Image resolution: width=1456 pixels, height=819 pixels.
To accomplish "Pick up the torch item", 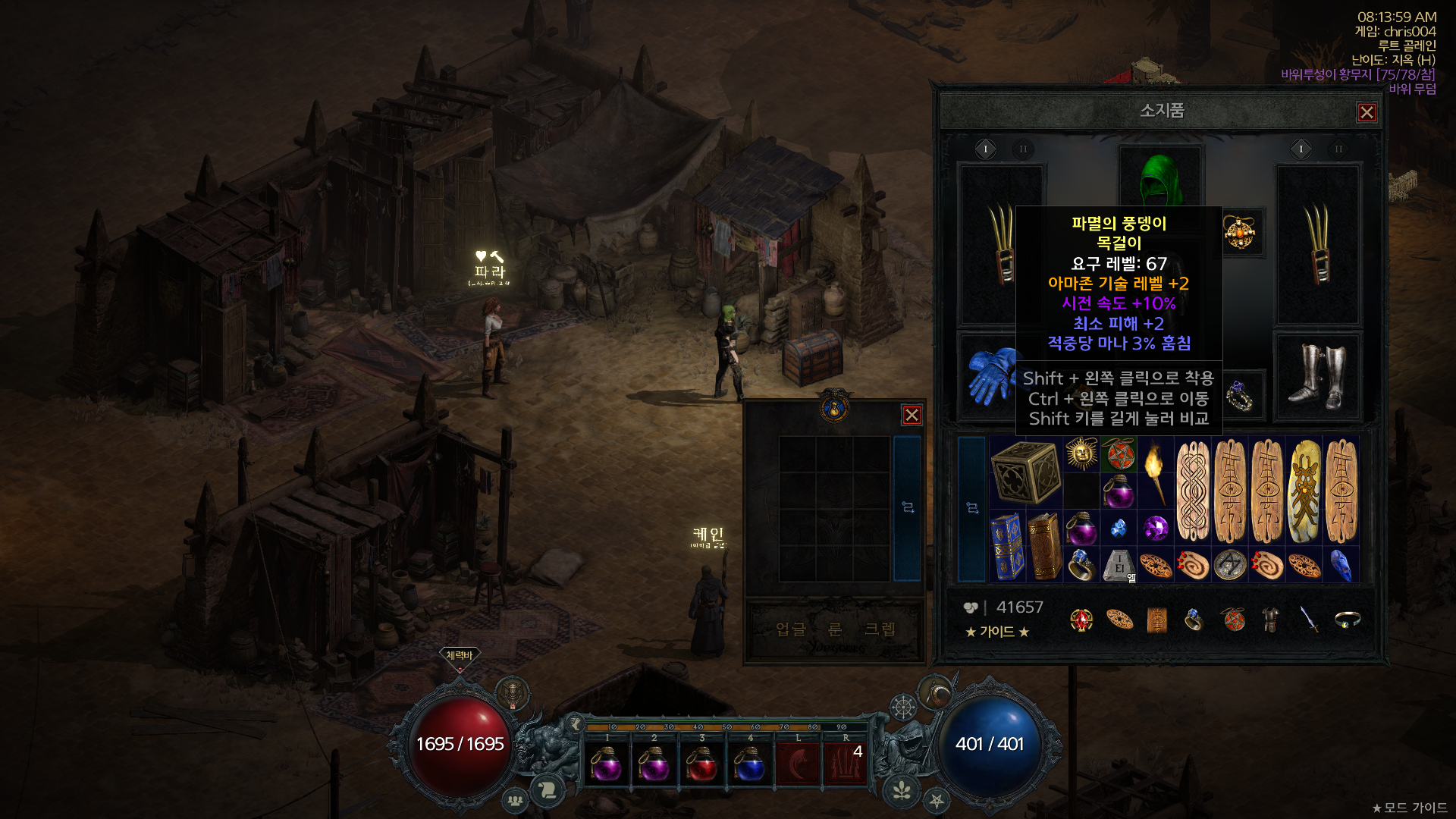I will [x=1155, y=472].
